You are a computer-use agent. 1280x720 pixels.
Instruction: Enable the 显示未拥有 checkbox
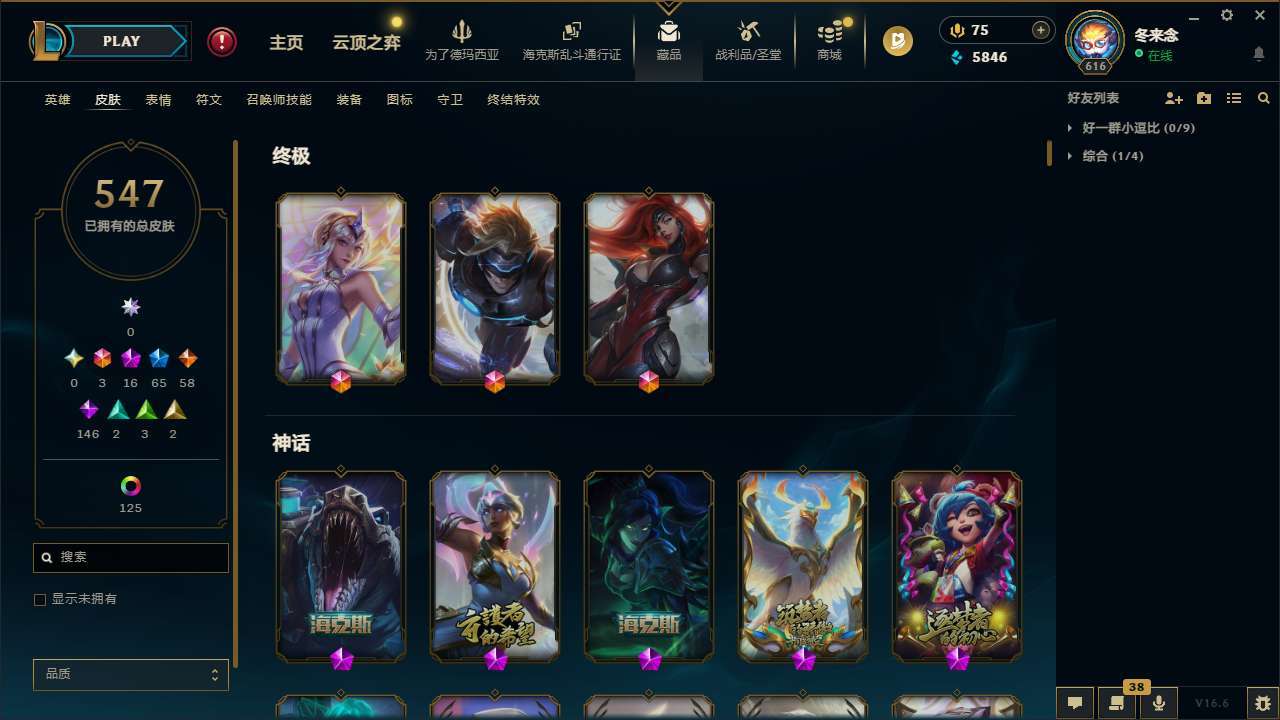(x=40, y=599)
